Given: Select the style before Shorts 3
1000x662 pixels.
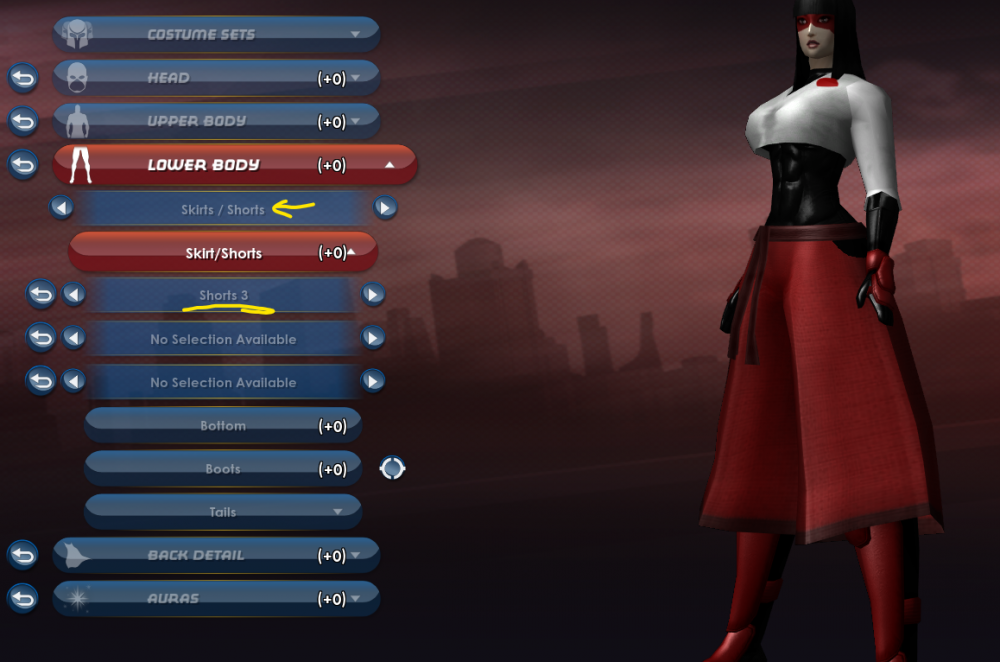Looking at the screenshot, I should point(73,294).
